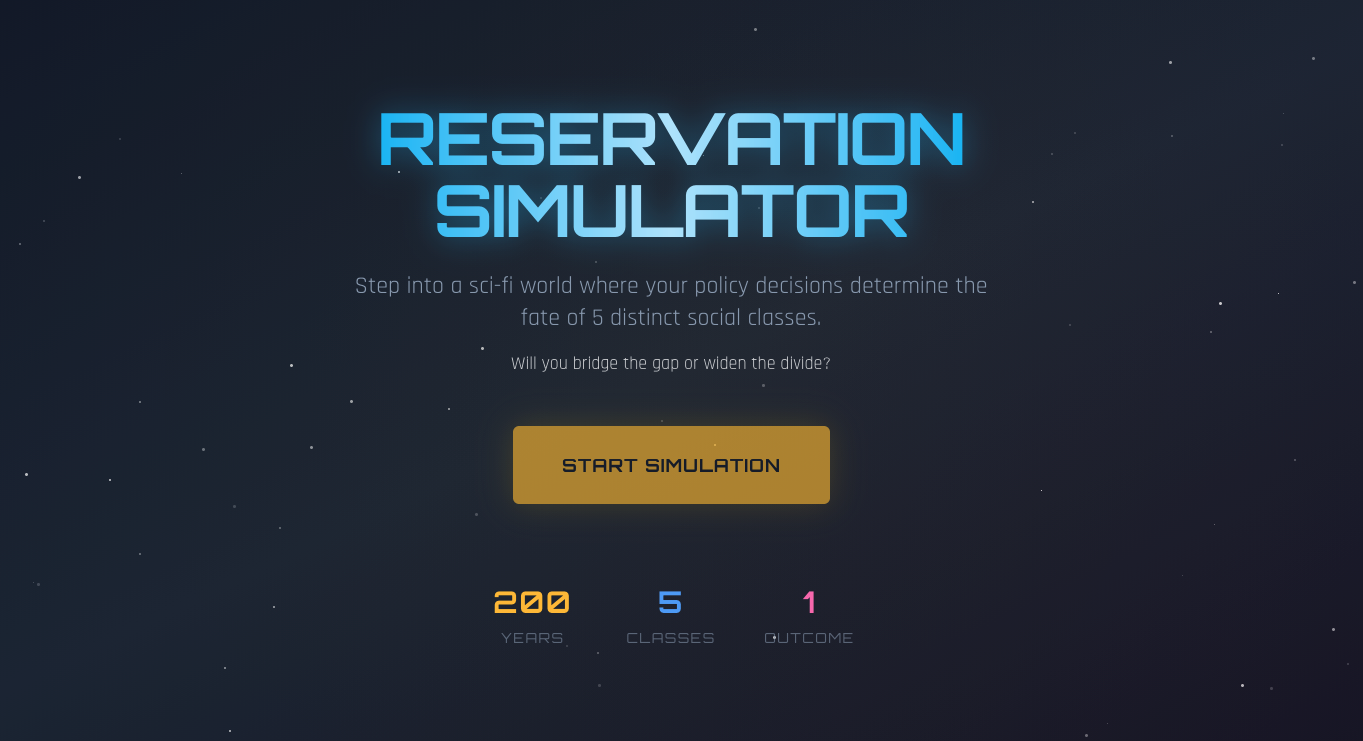Select the OUTCOME label

click(x=808, y=637)
